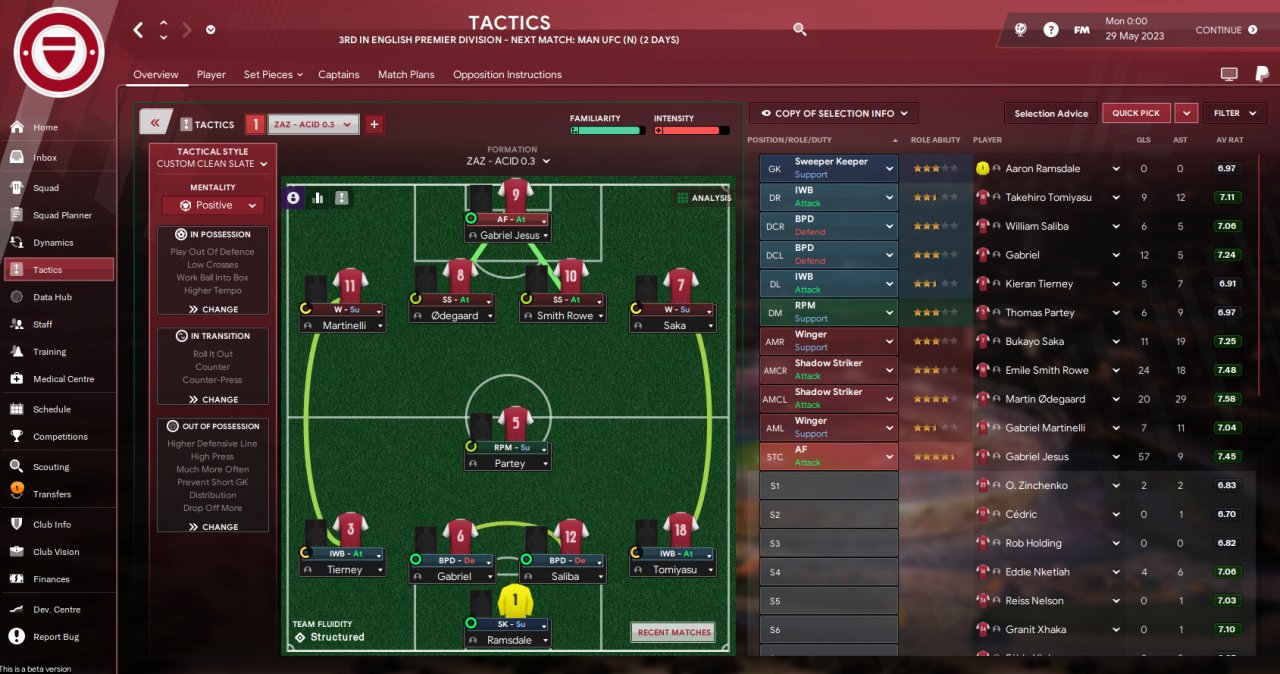Add a new tactic with the plus button
The image size is (1280, 674).
tap(374, 124)
